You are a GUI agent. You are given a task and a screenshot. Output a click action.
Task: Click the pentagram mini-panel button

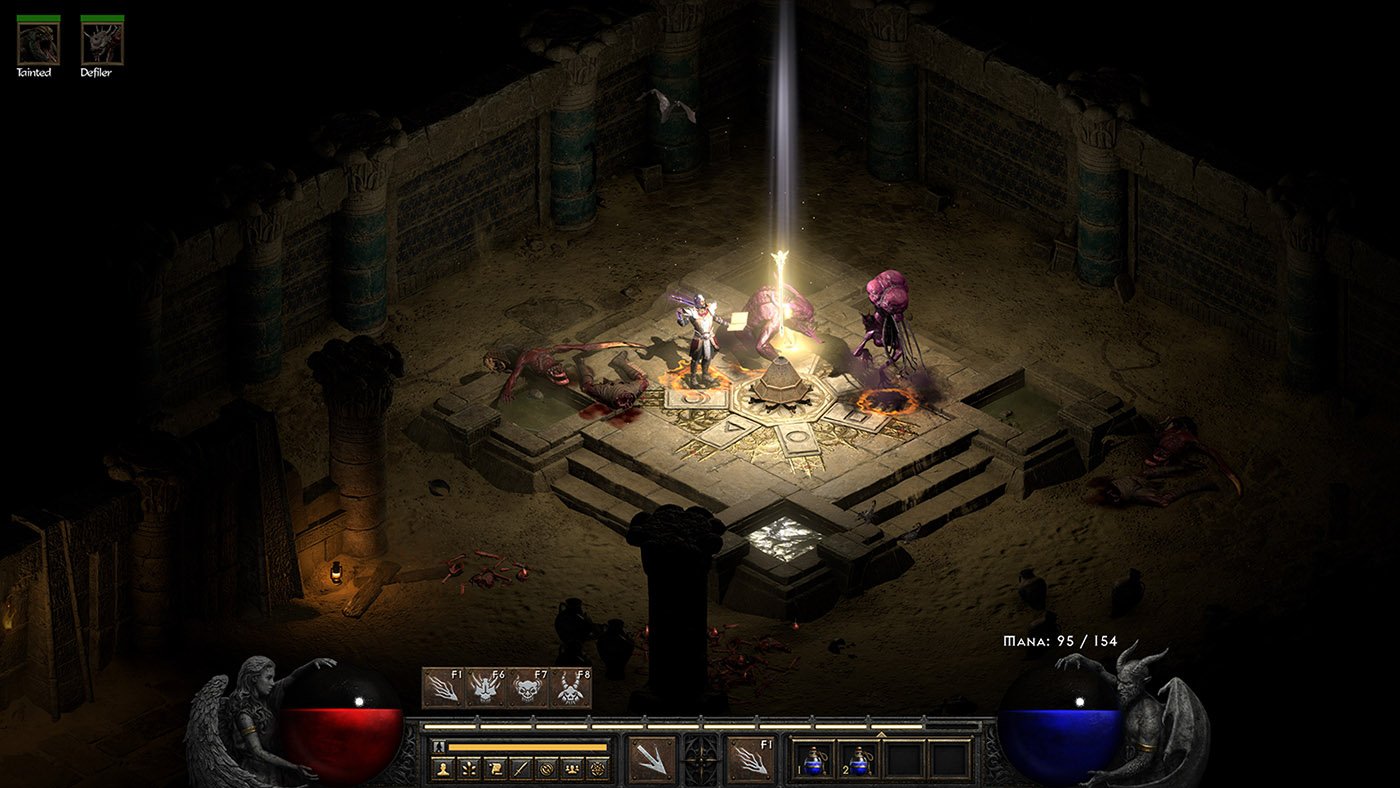598,769
